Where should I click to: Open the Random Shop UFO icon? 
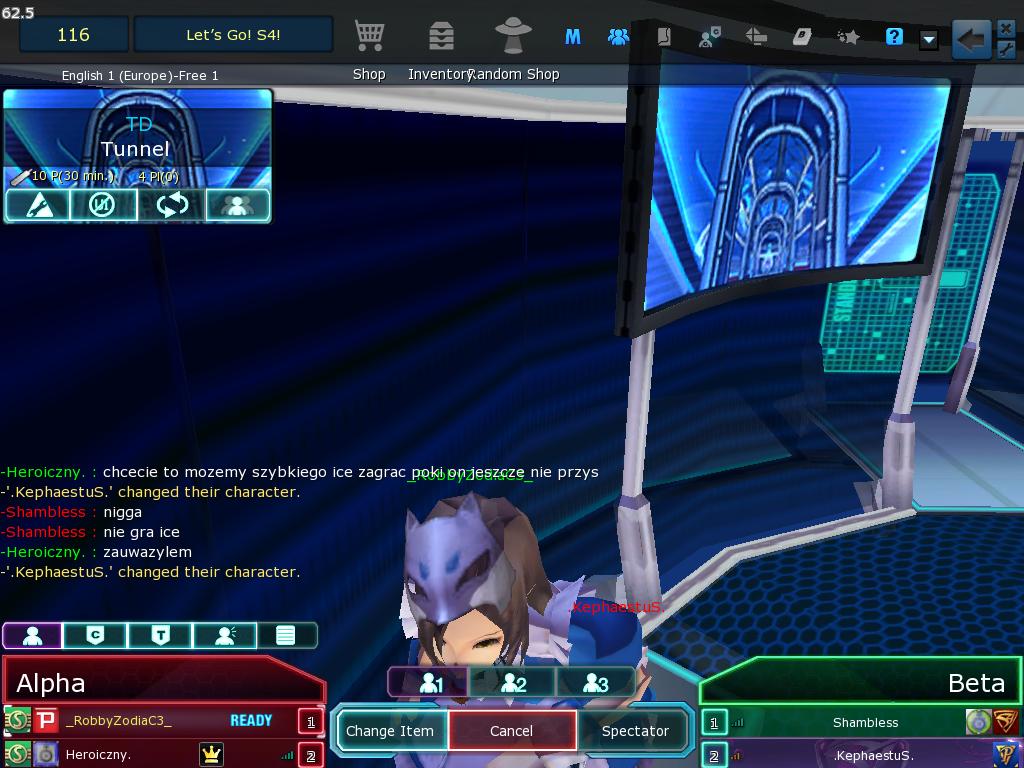click(514, 36)
